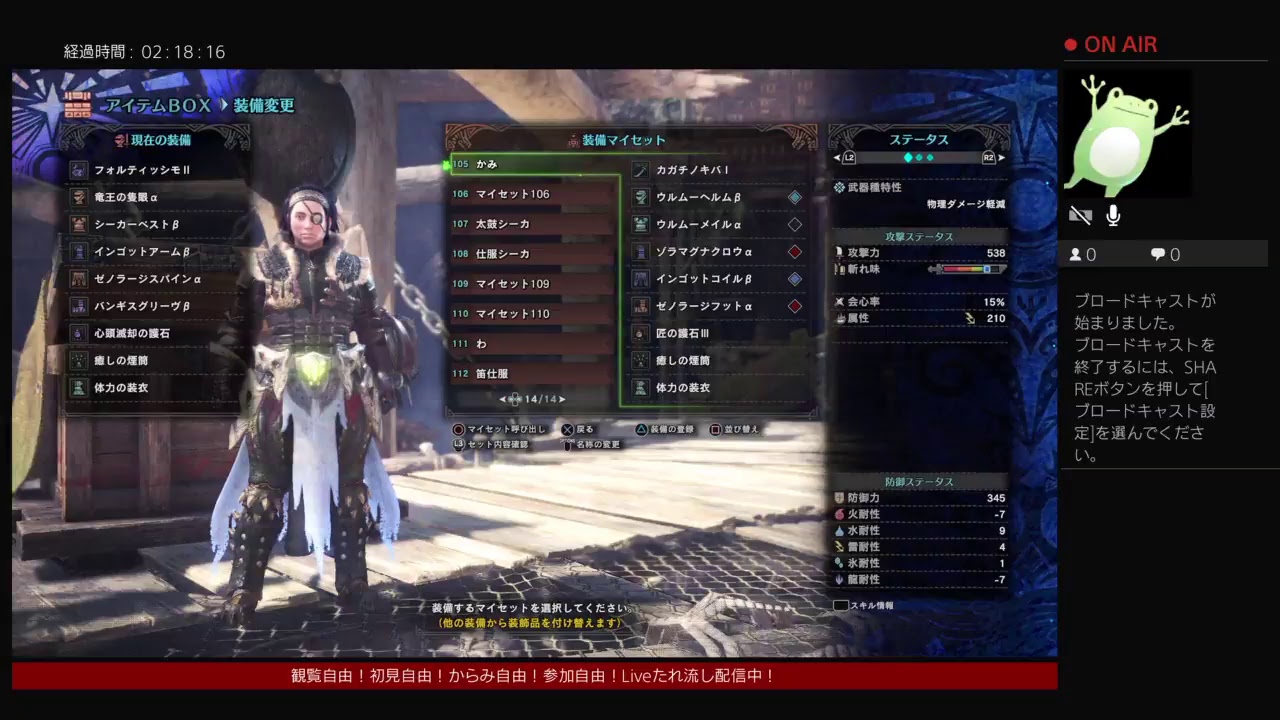The image size is (1280, 720).
Task: Choose マイセット109 loadout row
Action: (x=530, y=284)
